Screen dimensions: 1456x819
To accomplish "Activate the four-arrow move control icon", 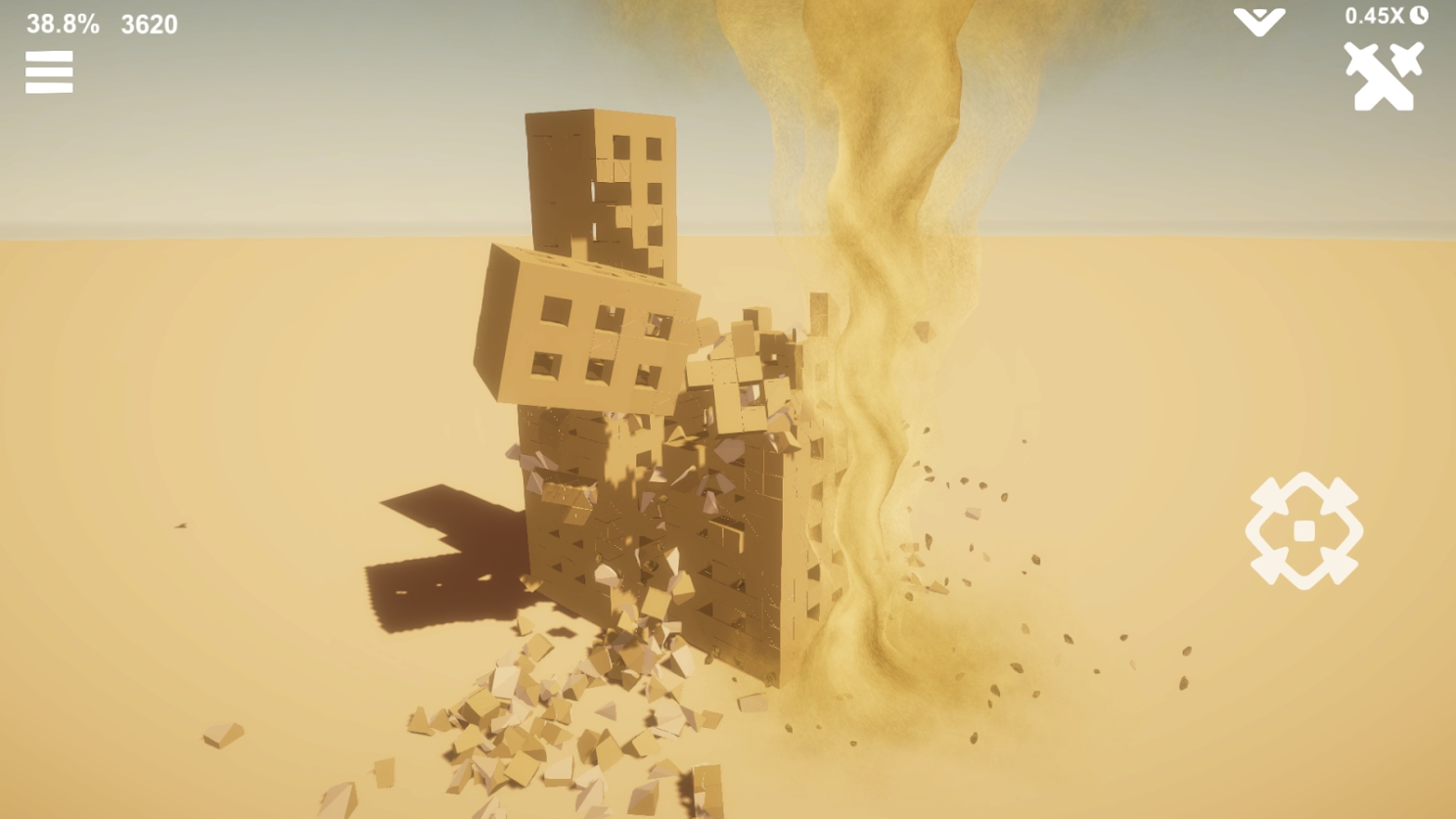I will coord(1303,531).
